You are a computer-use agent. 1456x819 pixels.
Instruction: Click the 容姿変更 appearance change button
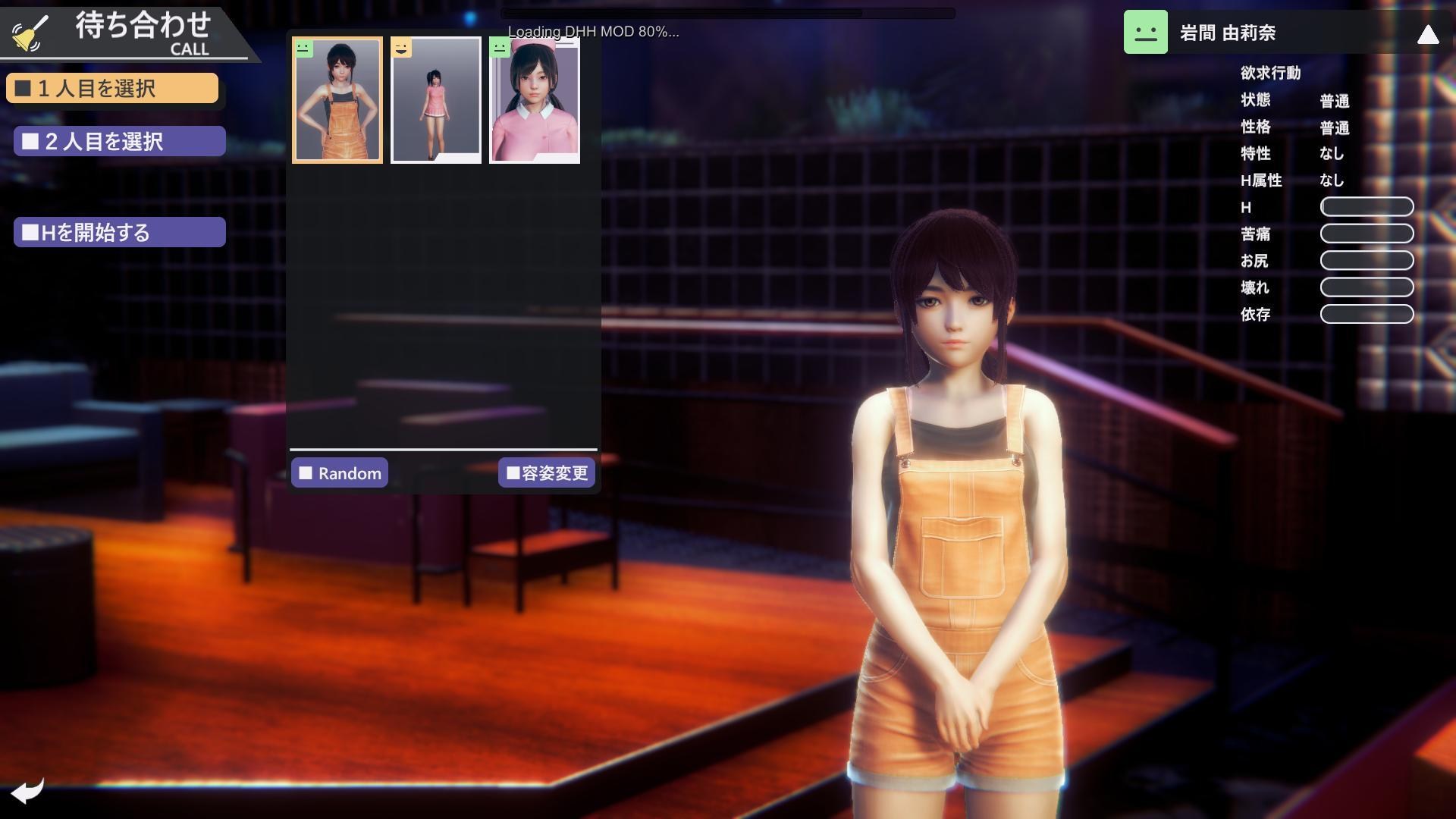point(547,472)
